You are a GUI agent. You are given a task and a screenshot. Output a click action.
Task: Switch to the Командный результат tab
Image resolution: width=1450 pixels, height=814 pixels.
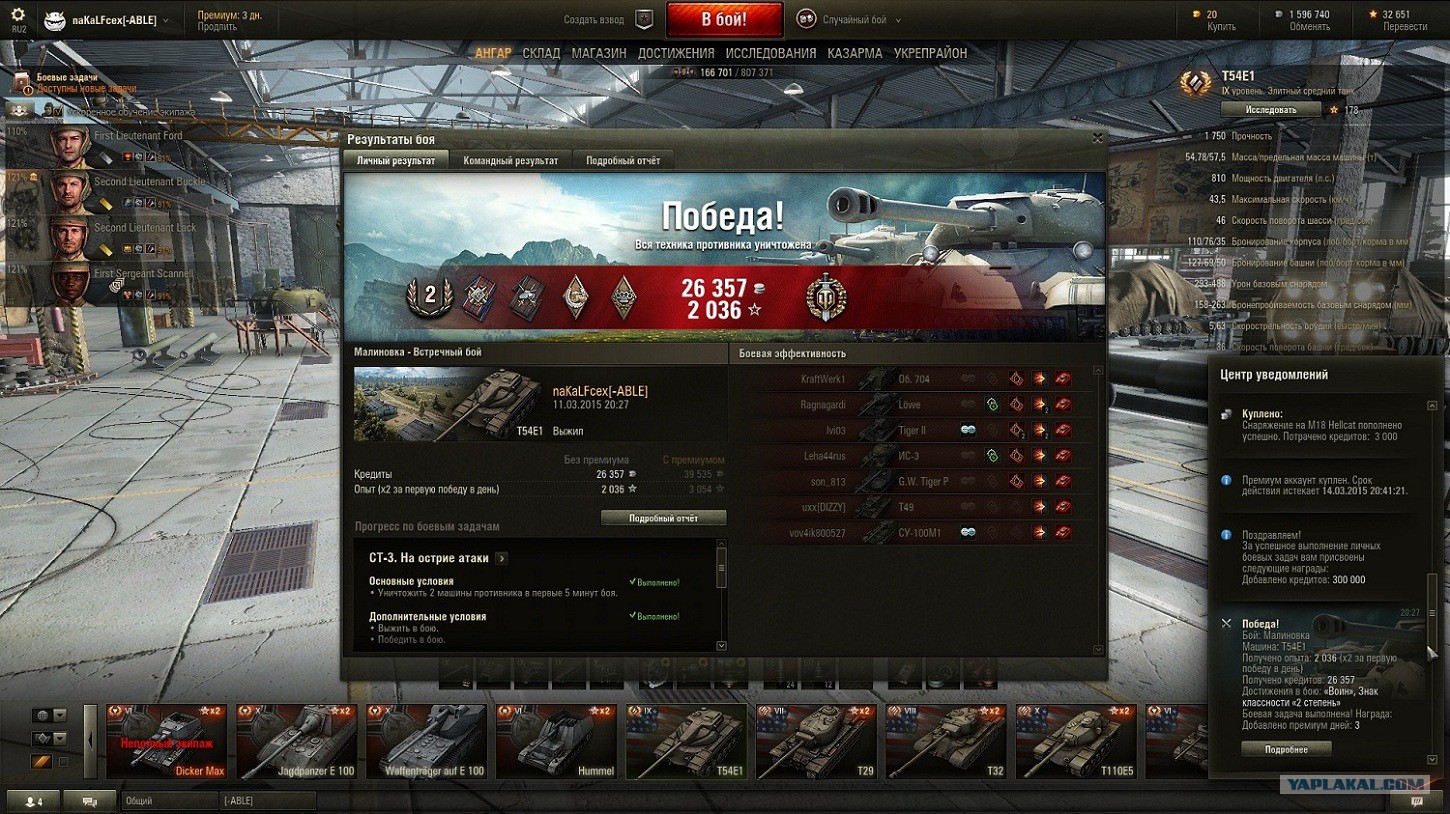coord(511,158)
